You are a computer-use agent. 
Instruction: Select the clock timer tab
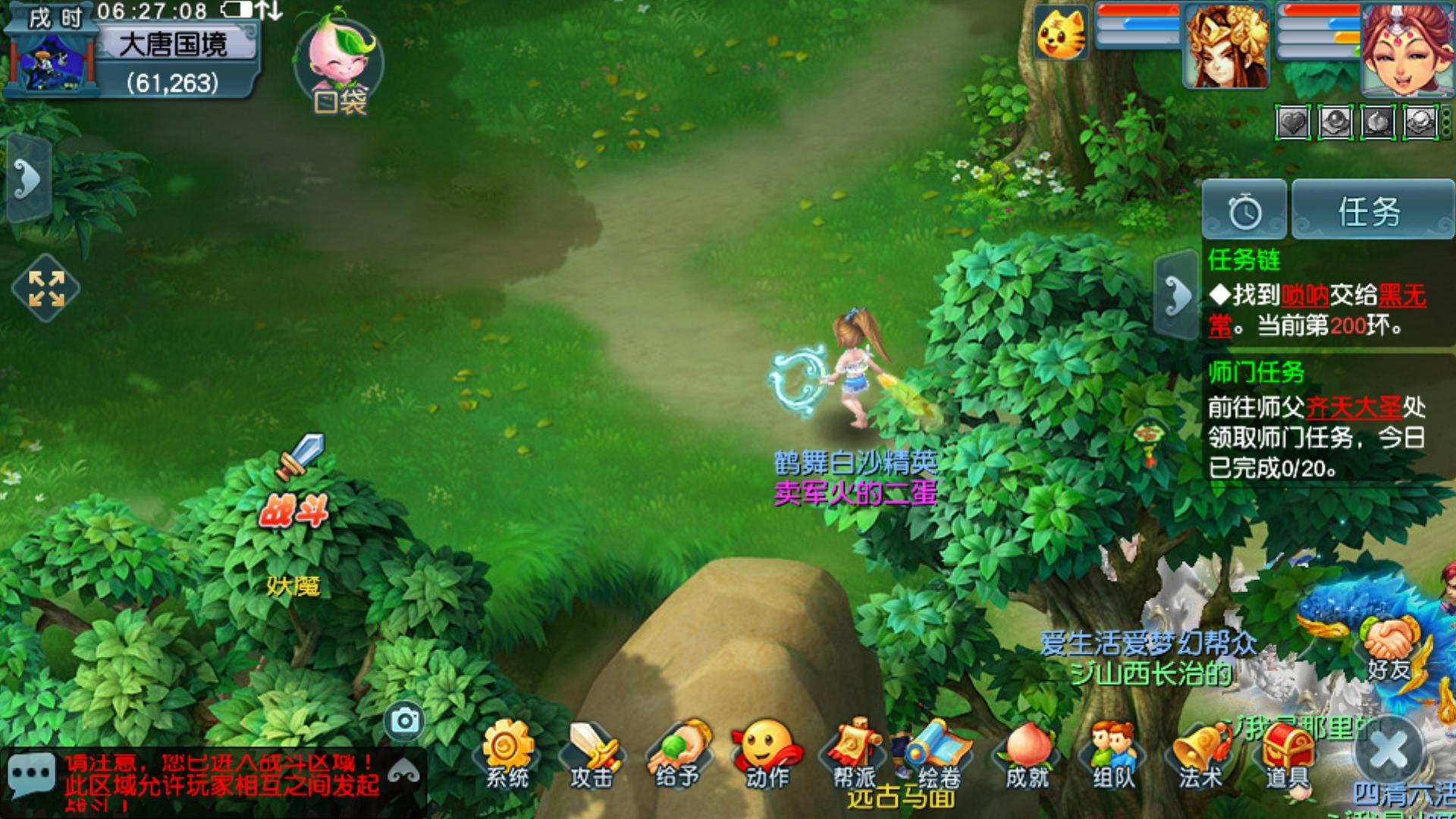click(1244, 210)
